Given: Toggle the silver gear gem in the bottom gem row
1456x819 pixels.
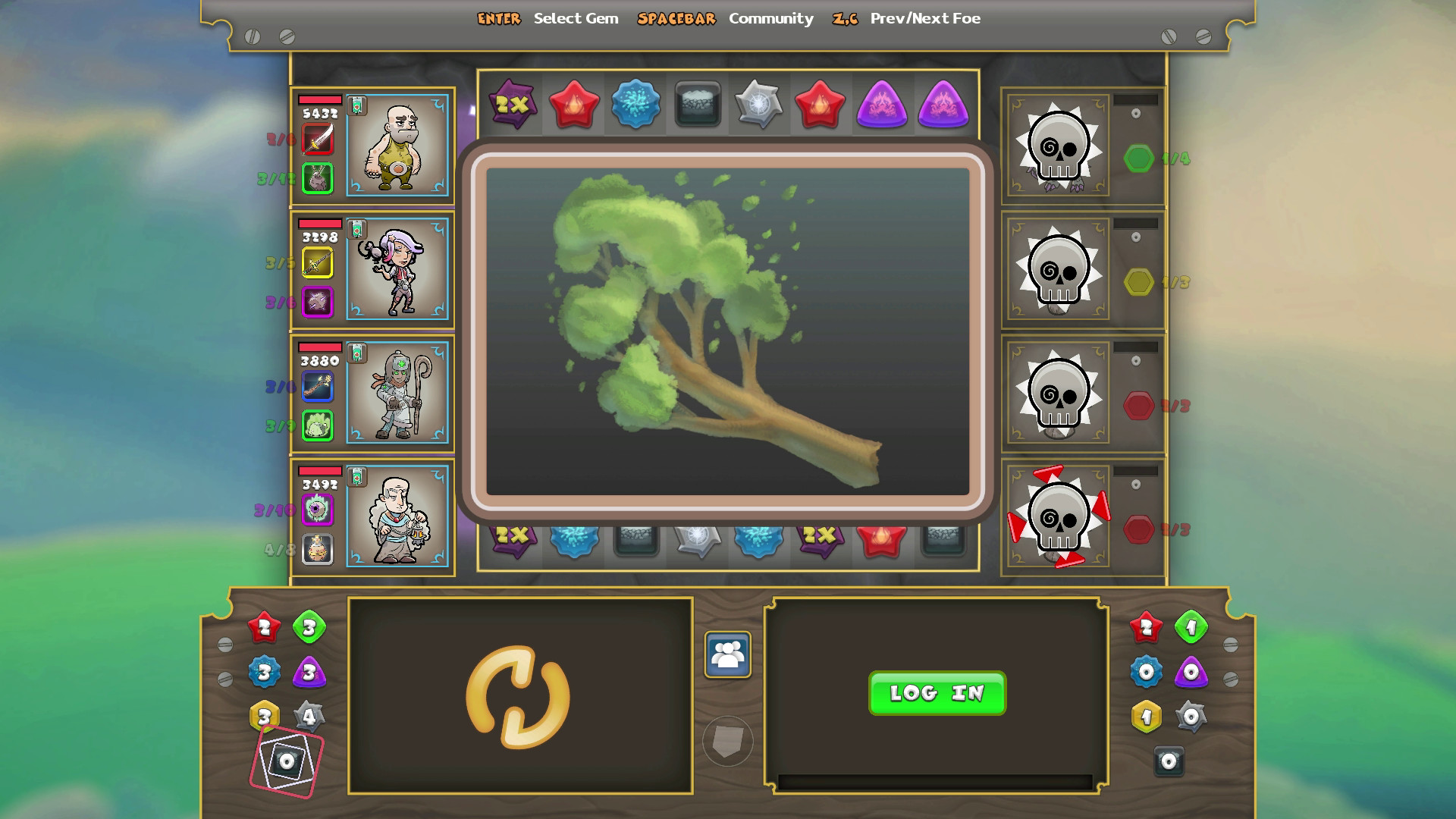Looking at the screenshot, I should click(x=699, y=541).
